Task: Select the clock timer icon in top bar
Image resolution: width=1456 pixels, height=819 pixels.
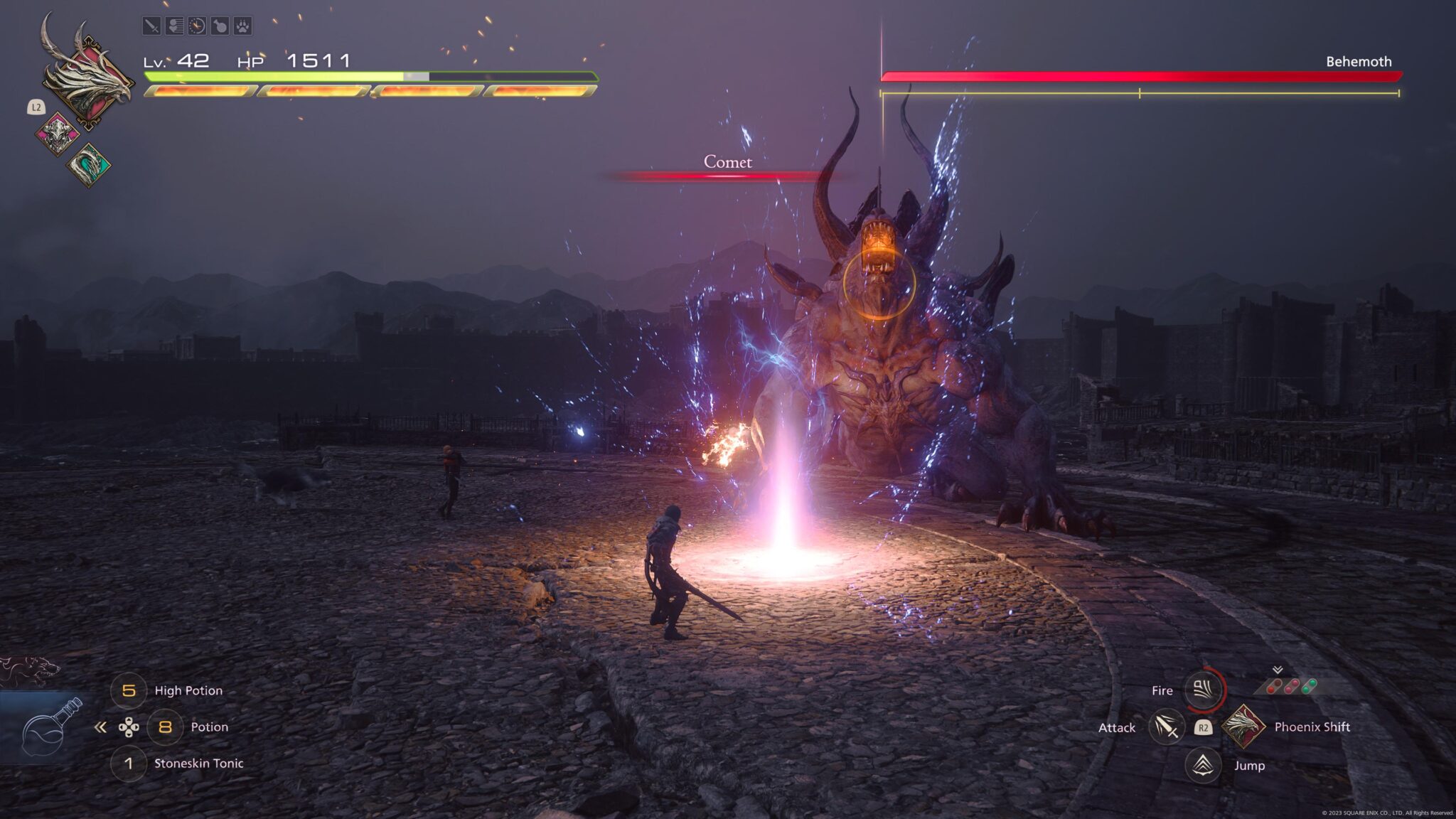Action: pyautogui.click(x=197, y=26)
